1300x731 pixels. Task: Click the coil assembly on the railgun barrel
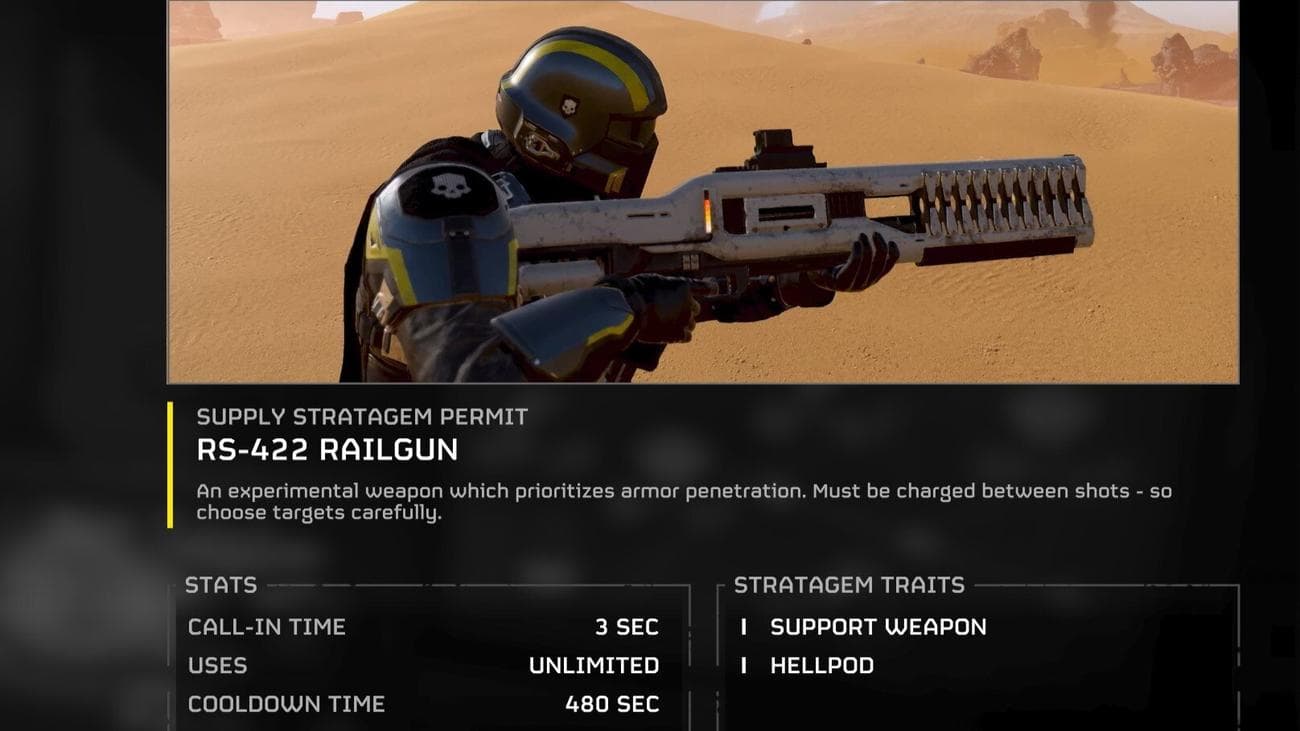tap(1000, 190)
